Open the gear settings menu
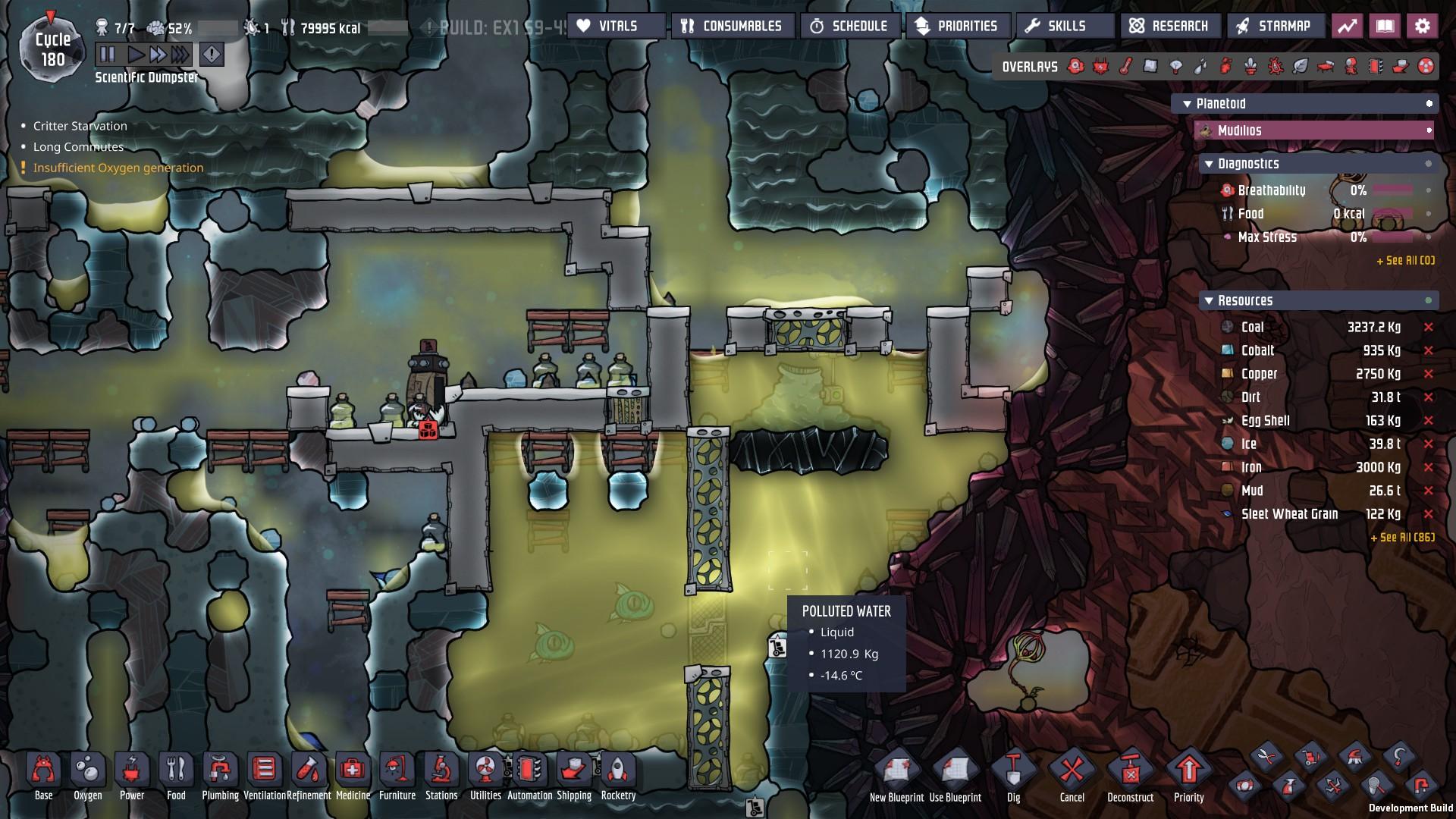Viewport: 1456px width, 819px height. (1423, 27)
